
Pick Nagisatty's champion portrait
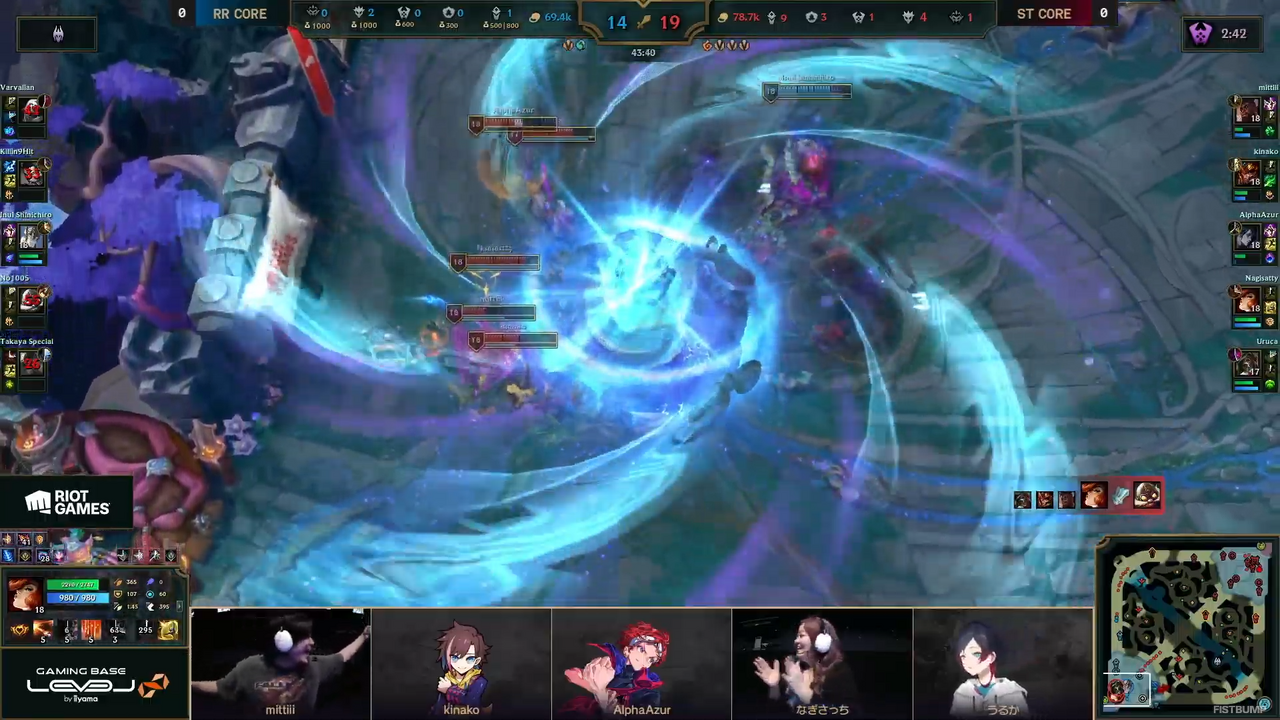pos(1247,300)
